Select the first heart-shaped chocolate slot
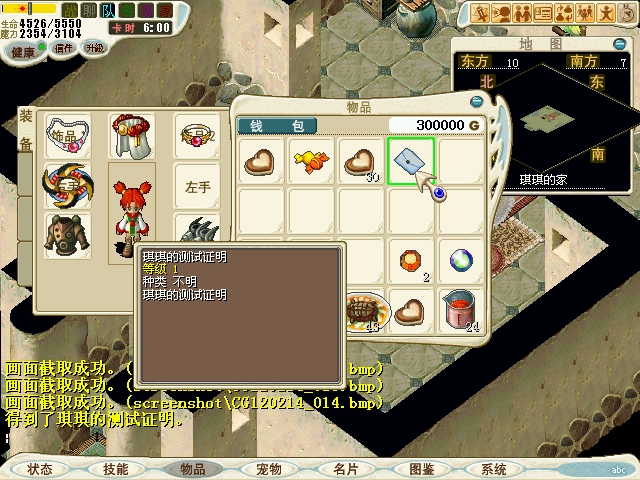 pyautogui.click(x=260, y=160)
